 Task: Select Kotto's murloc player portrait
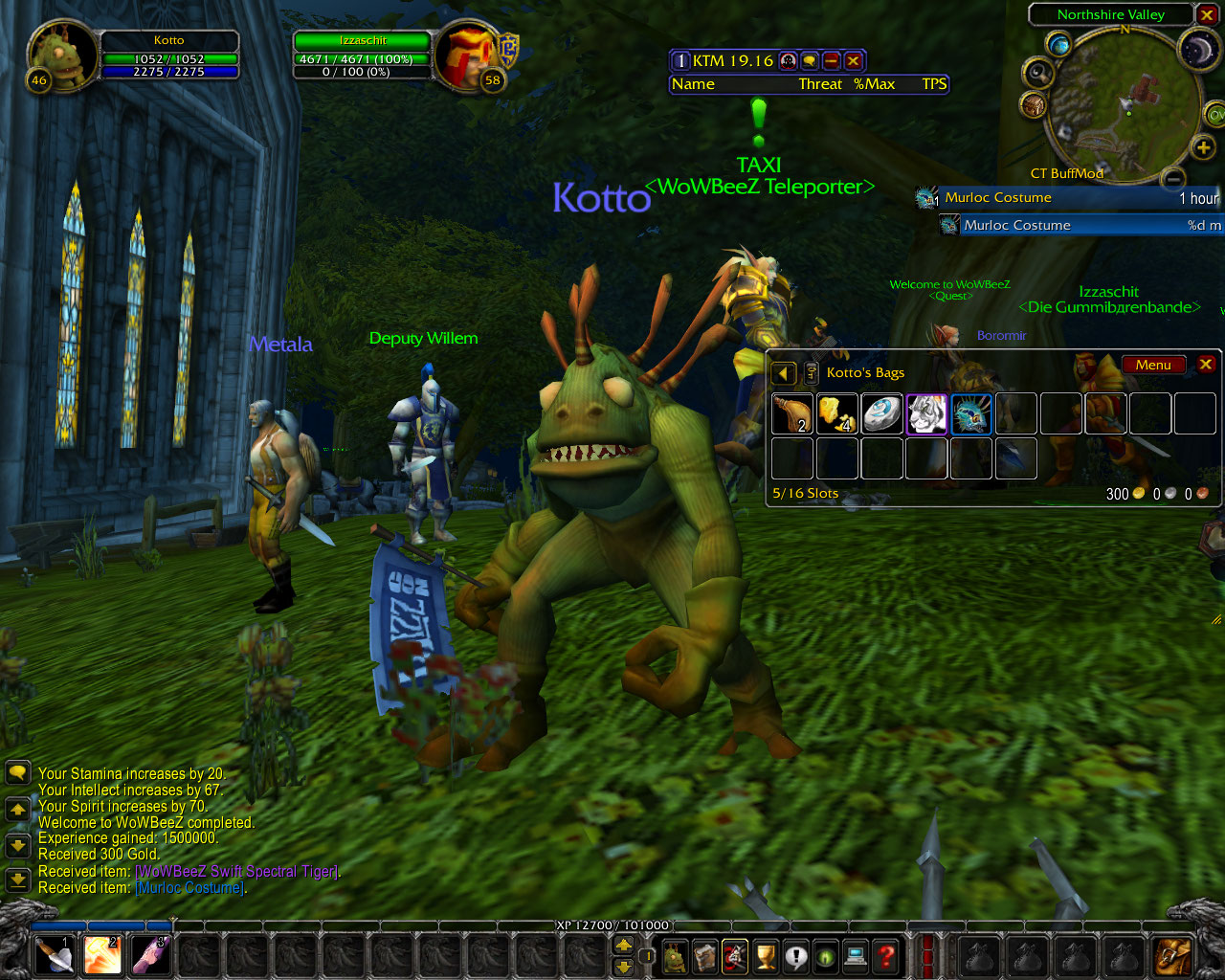(62, 56)
